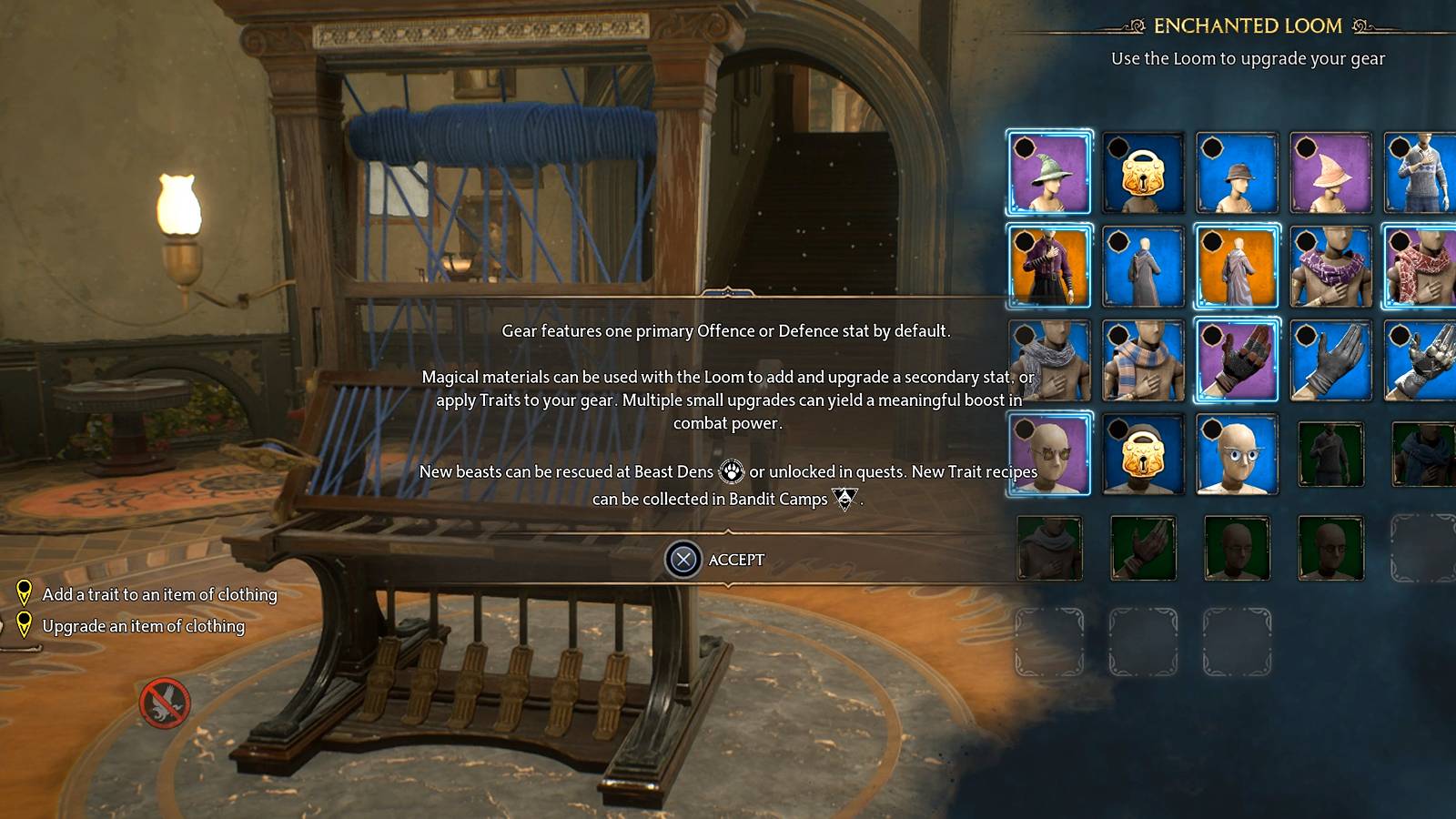Select the green witch hat gear slot
1456x819 pixels.
pyautogui.click(x=1048, y=173)
